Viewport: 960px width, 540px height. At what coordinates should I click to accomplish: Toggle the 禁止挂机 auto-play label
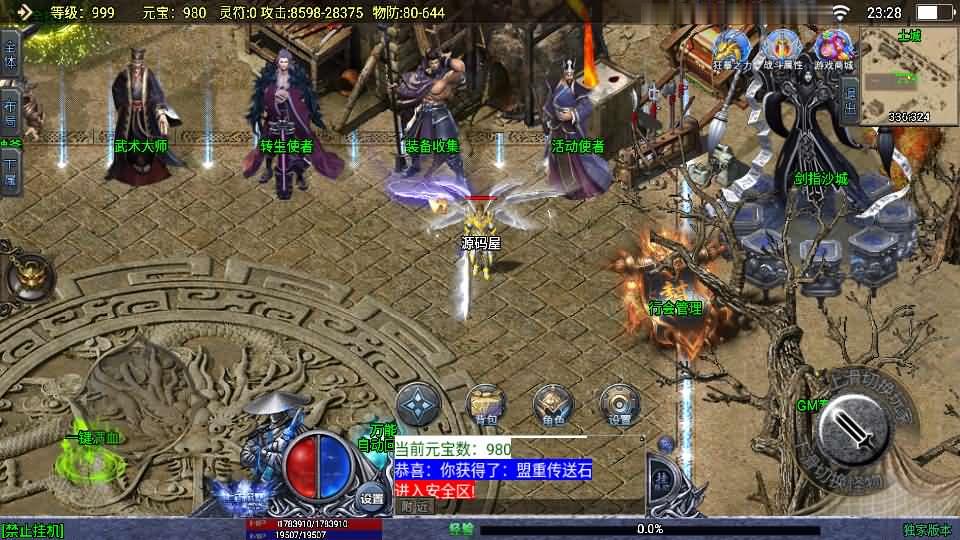32,530
